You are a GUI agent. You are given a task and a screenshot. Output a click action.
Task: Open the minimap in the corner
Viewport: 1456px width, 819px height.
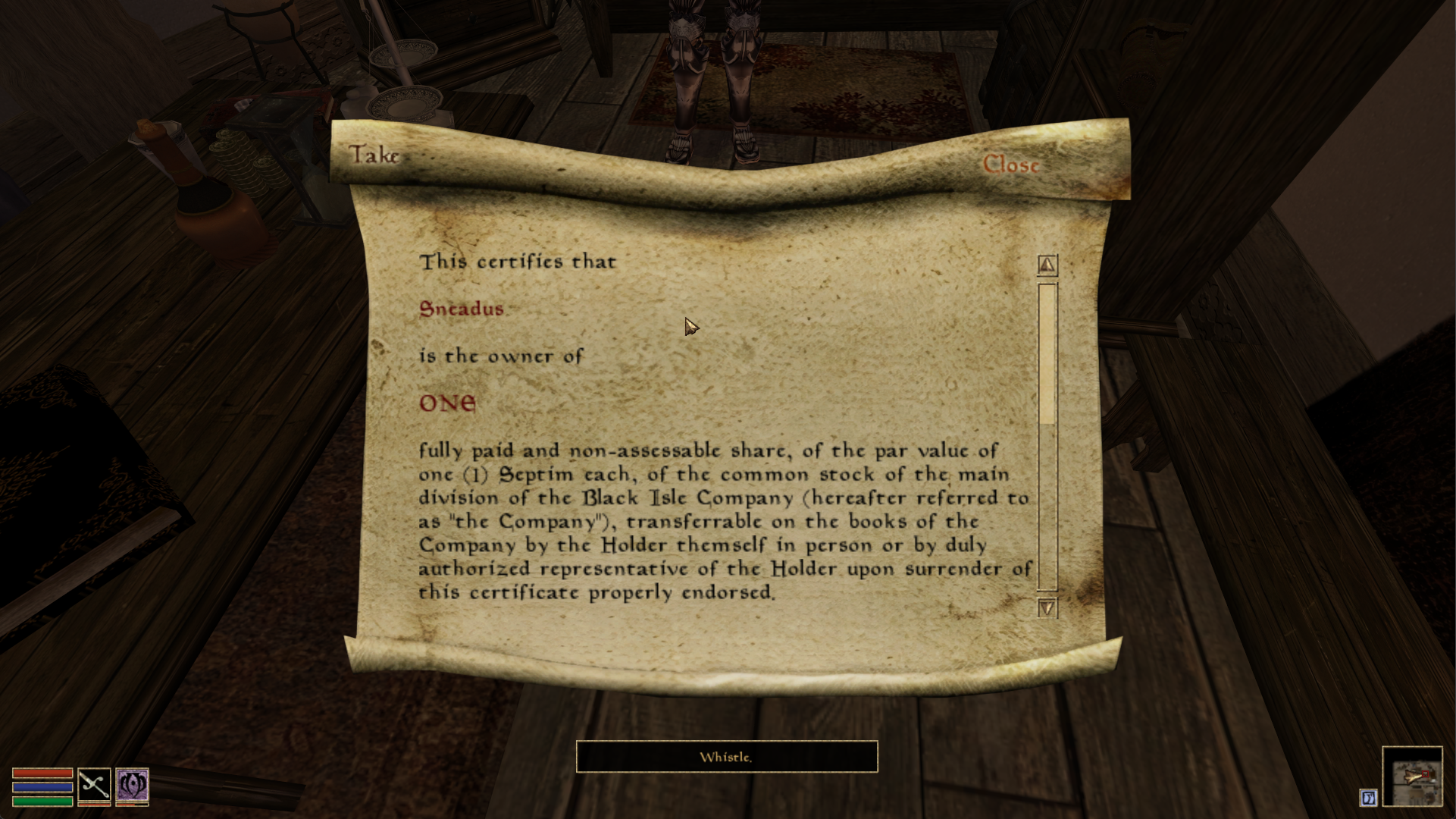pyautogui.click(x=1412, y=776)
